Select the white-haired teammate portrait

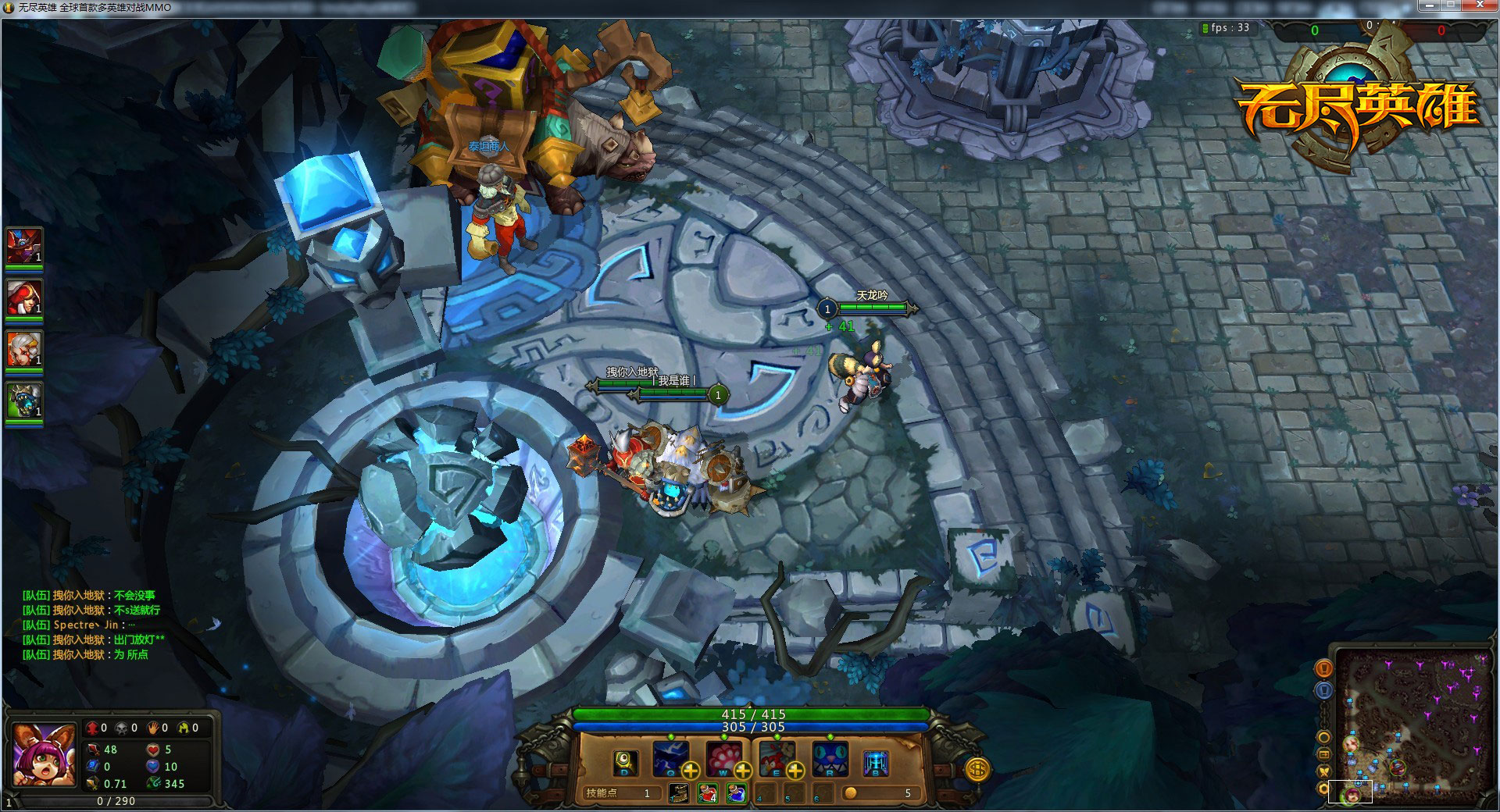[24, 348]
